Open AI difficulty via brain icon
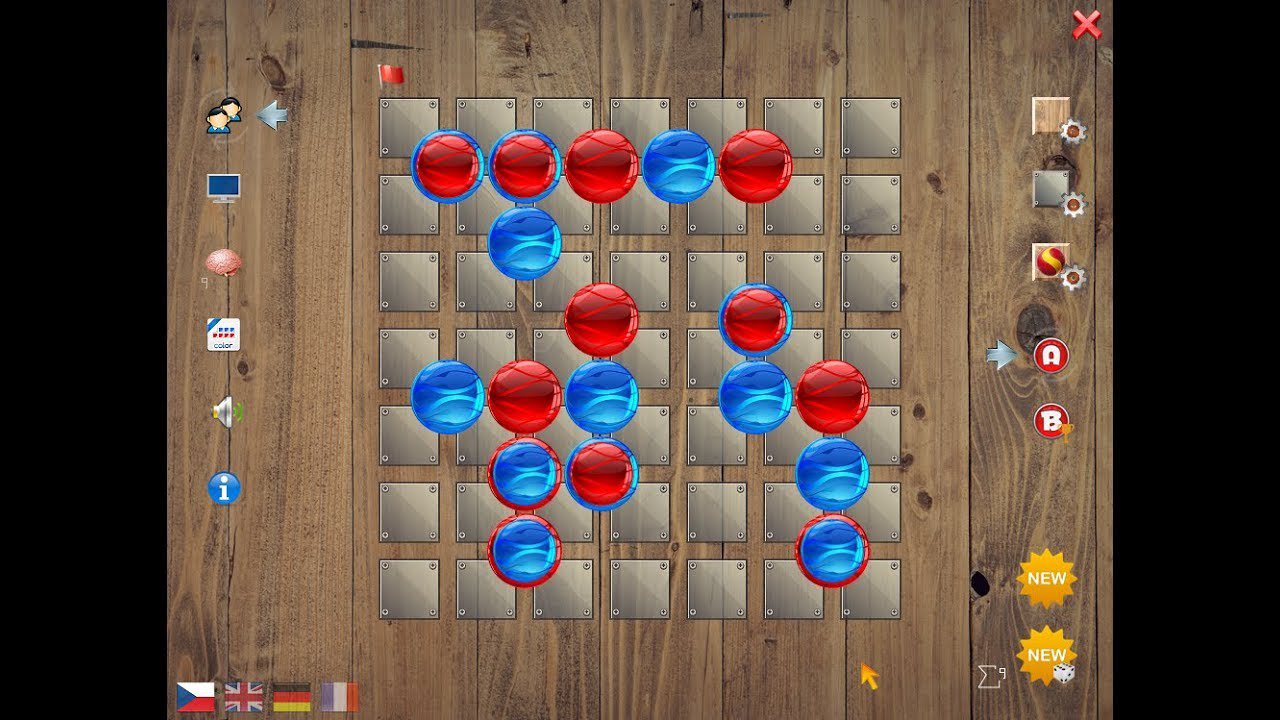The width and height of the screenshot is (1280, 720). (x=222, y=262)
